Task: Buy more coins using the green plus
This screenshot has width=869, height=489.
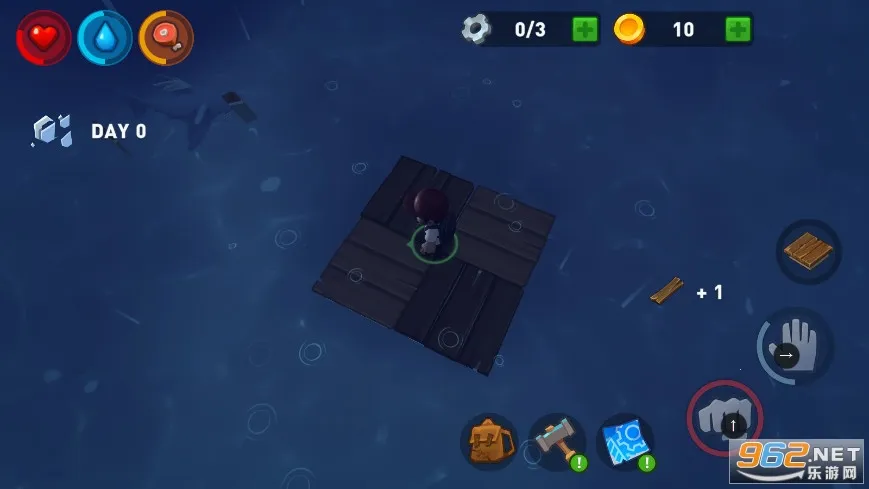Action: (738, 29)
